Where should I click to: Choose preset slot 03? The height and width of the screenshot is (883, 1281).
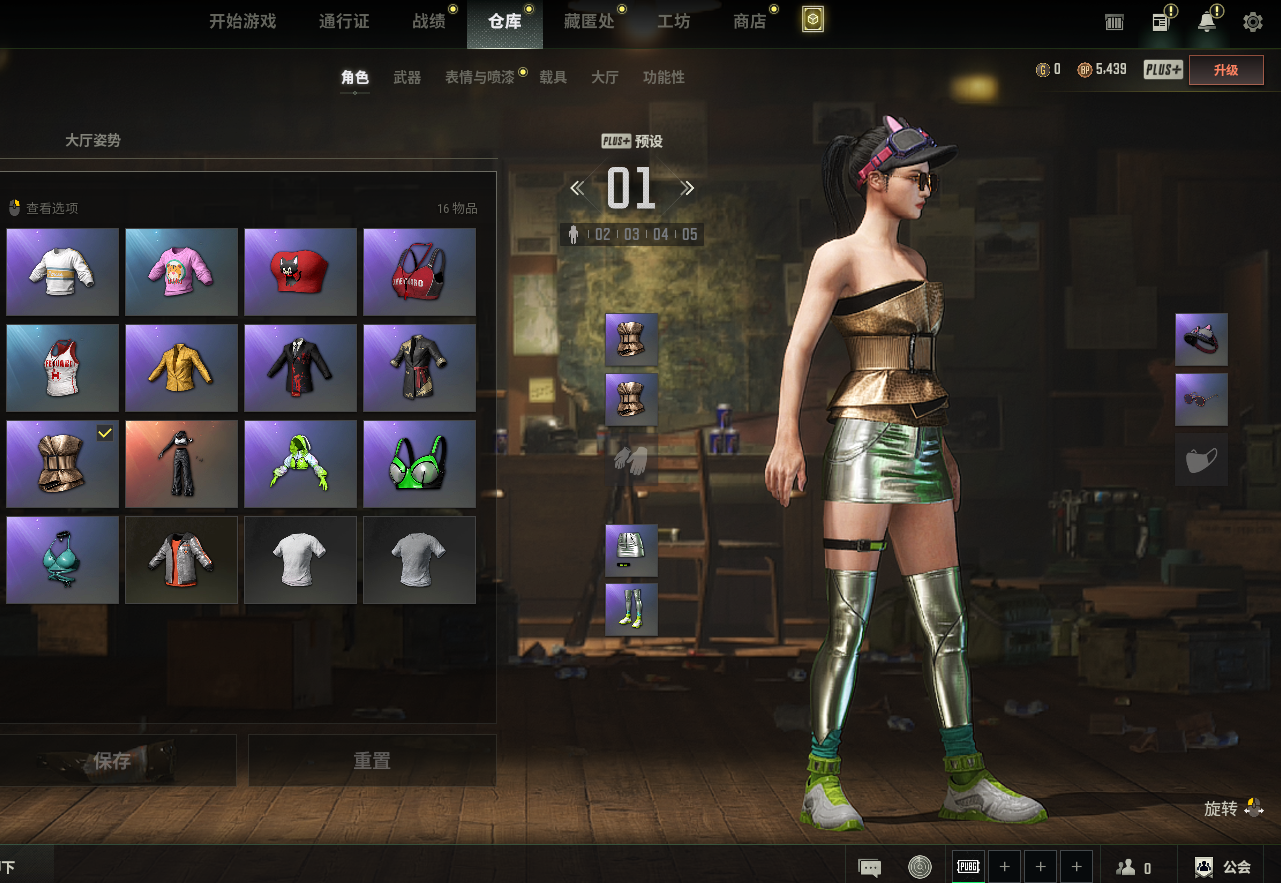(632, 235)
